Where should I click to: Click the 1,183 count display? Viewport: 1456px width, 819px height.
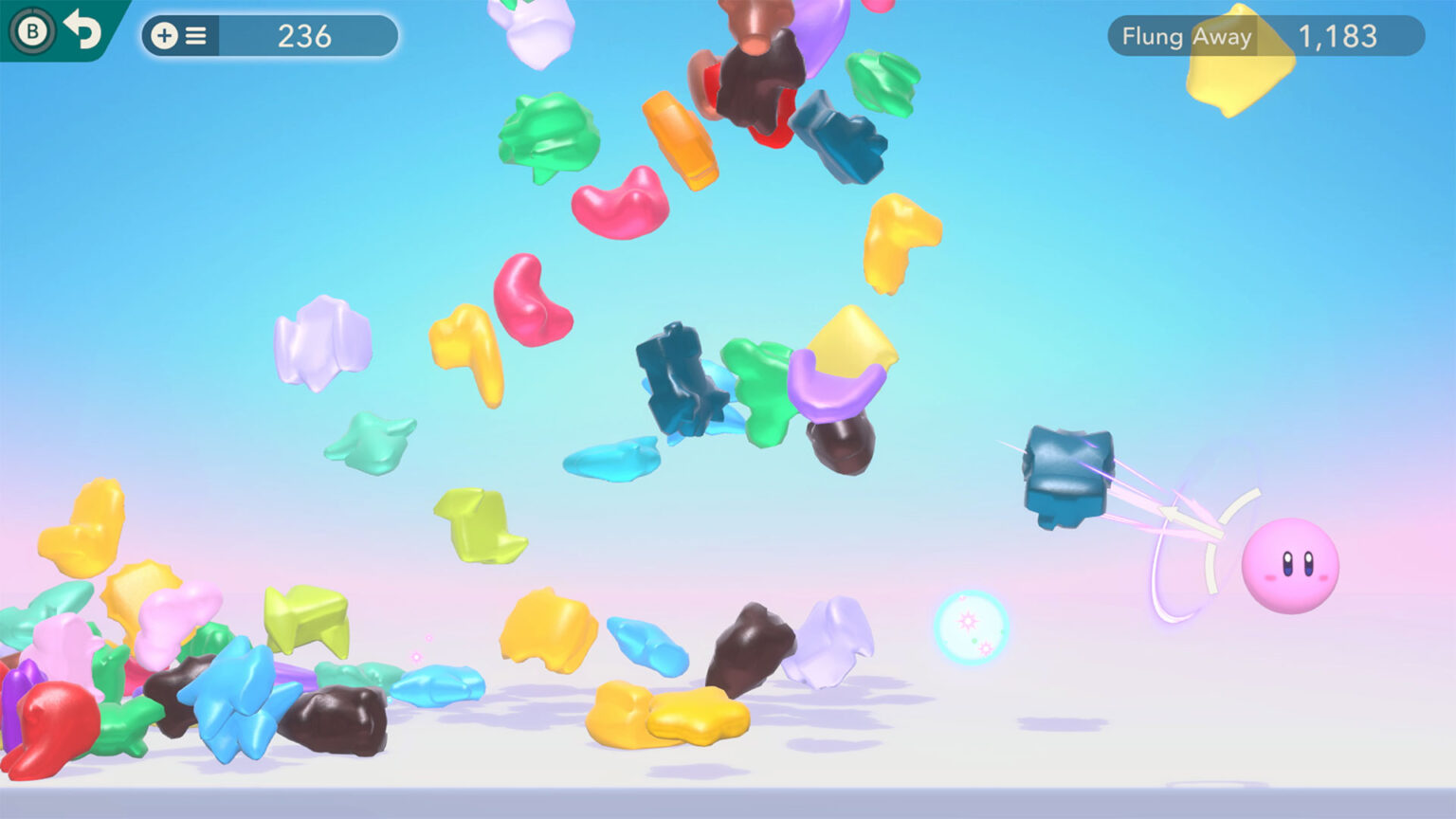pyautogui.click(x=1339, y=38)
